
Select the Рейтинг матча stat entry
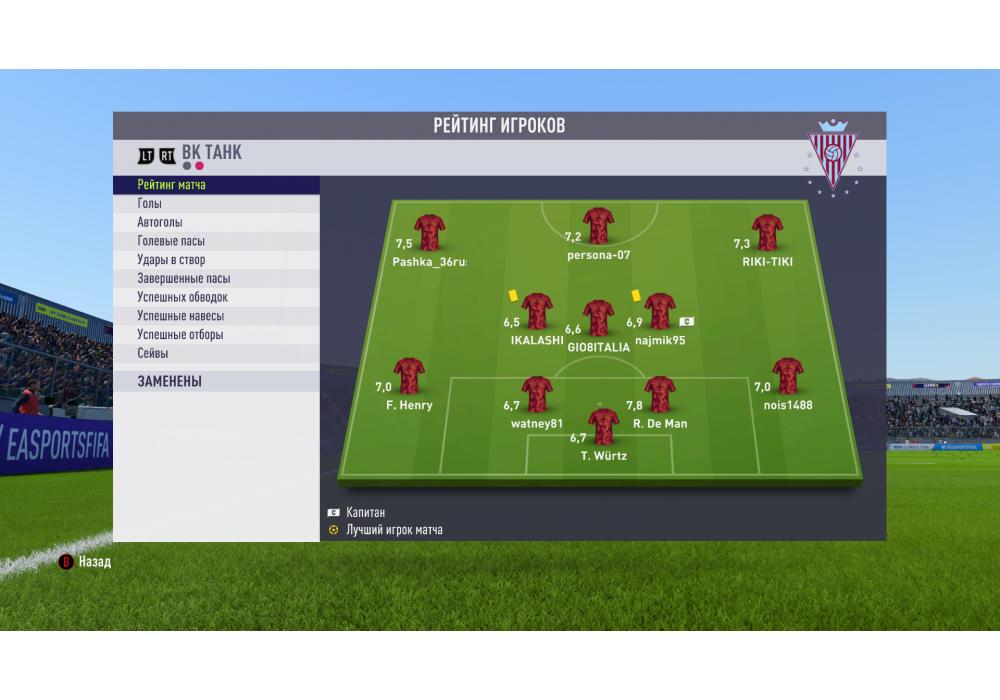[x=172, y=185]
